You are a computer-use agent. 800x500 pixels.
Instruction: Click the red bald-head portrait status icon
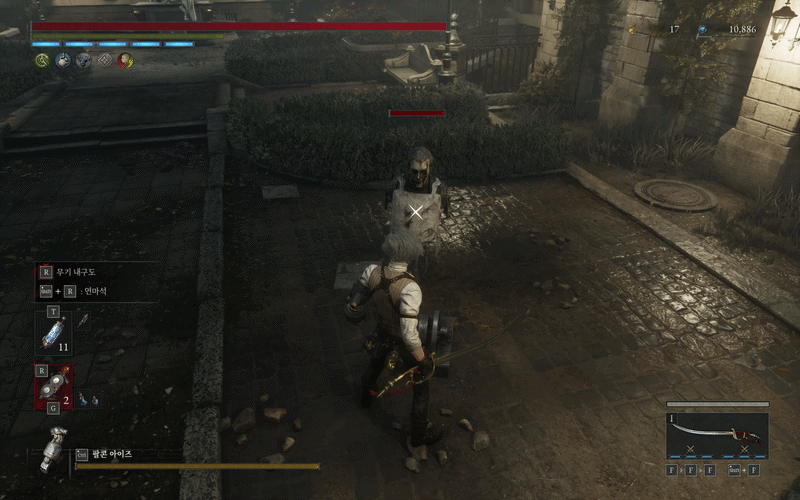point(125,60)
